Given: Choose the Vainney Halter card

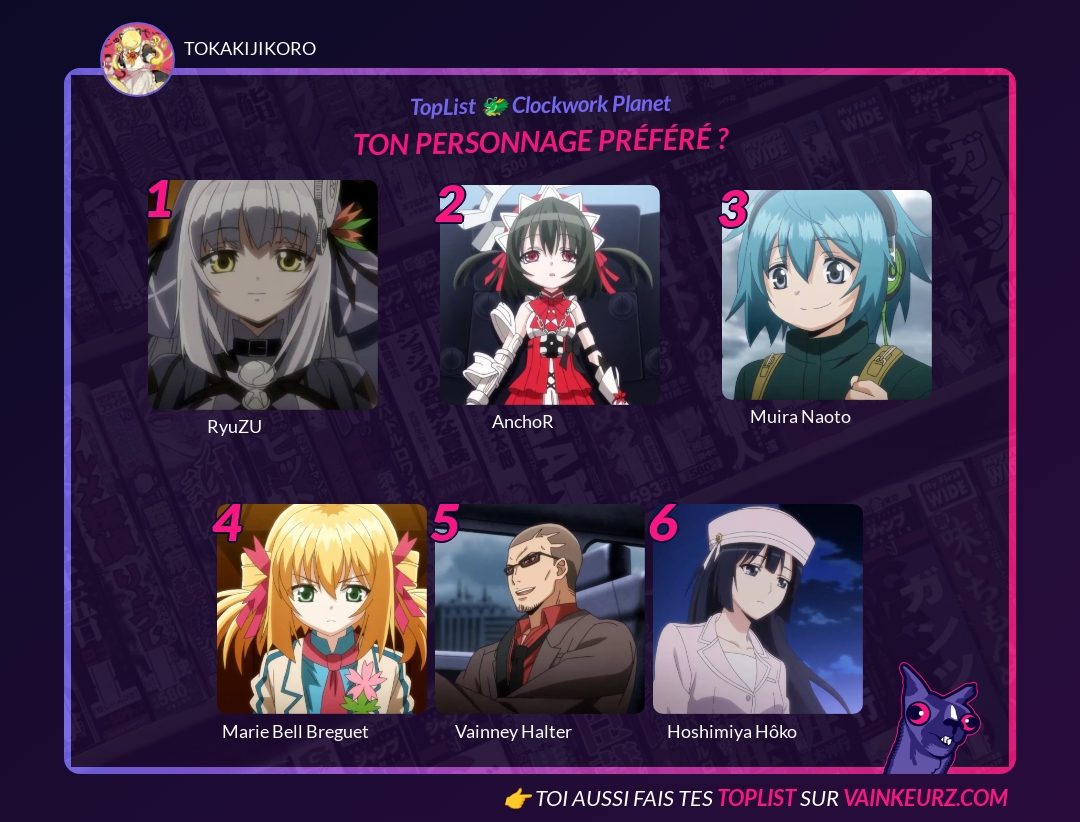Looking at the screenshot, I should pyautogui.click(x=540, y=608).
